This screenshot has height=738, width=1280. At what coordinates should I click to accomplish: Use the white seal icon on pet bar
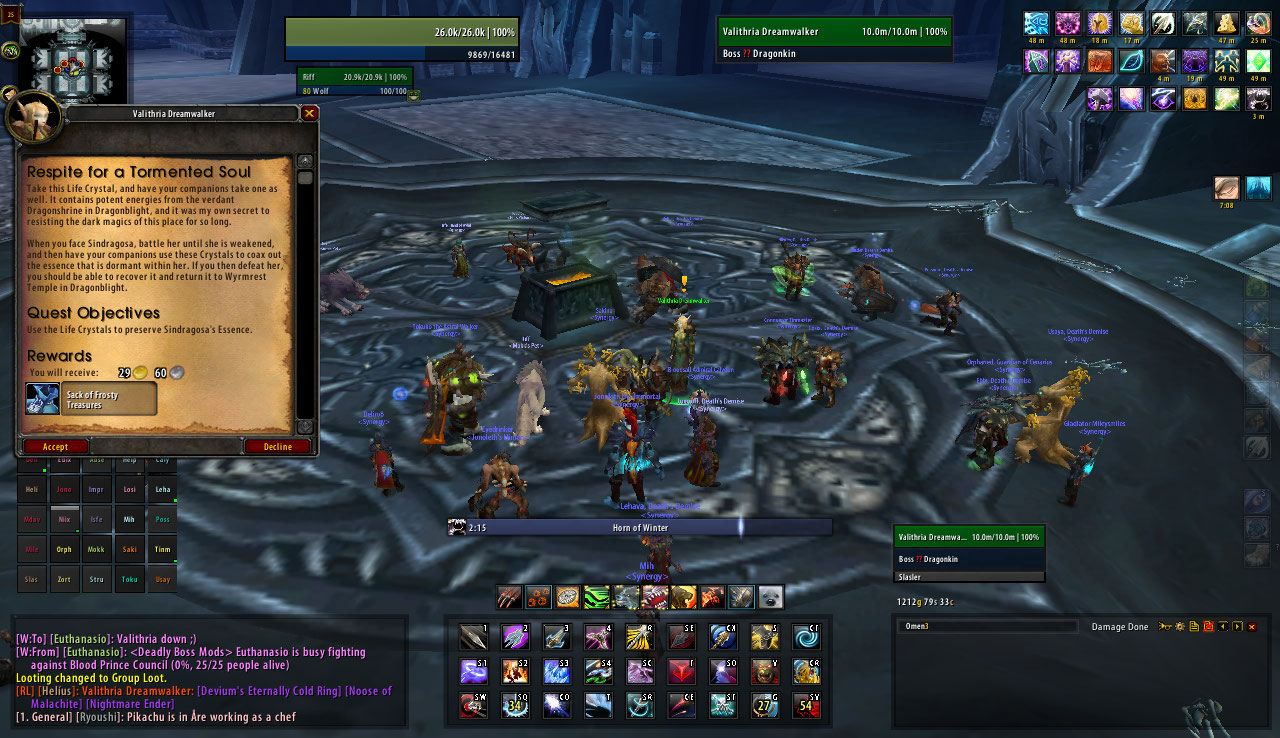pos(770,598)
